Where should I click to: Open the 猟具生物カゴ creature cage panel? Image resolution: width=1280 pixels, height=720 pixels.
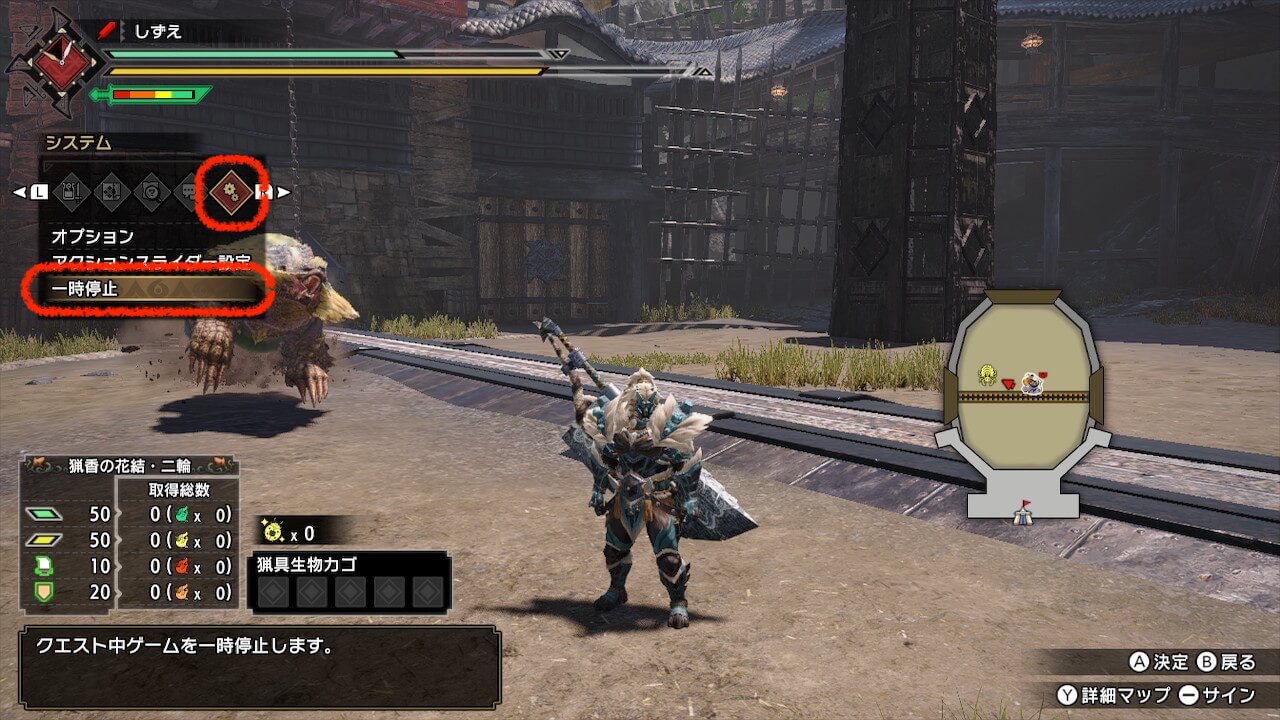(x=349, y=581)
